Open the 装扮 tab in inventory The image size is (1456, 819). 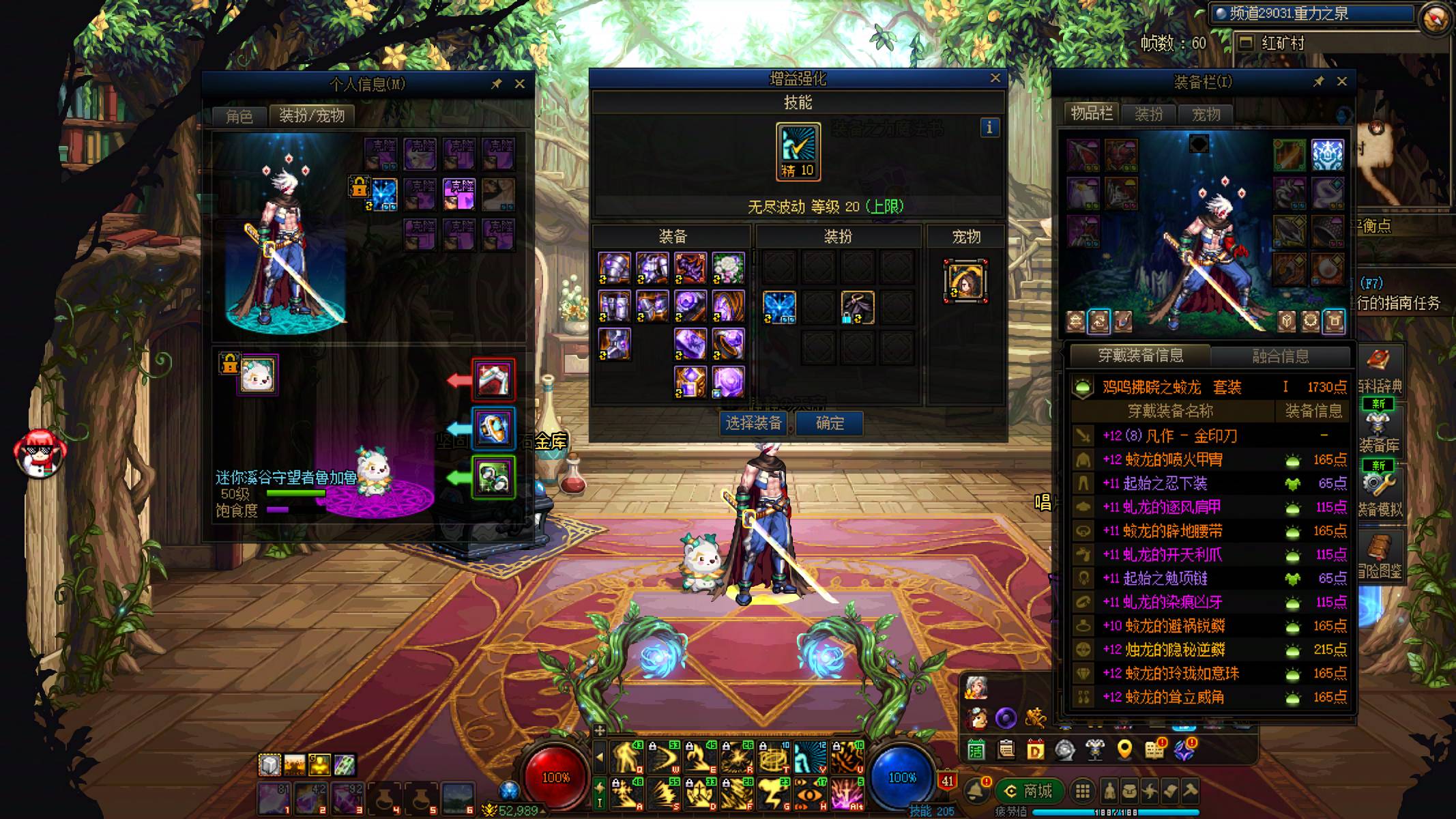[1148, 114]
